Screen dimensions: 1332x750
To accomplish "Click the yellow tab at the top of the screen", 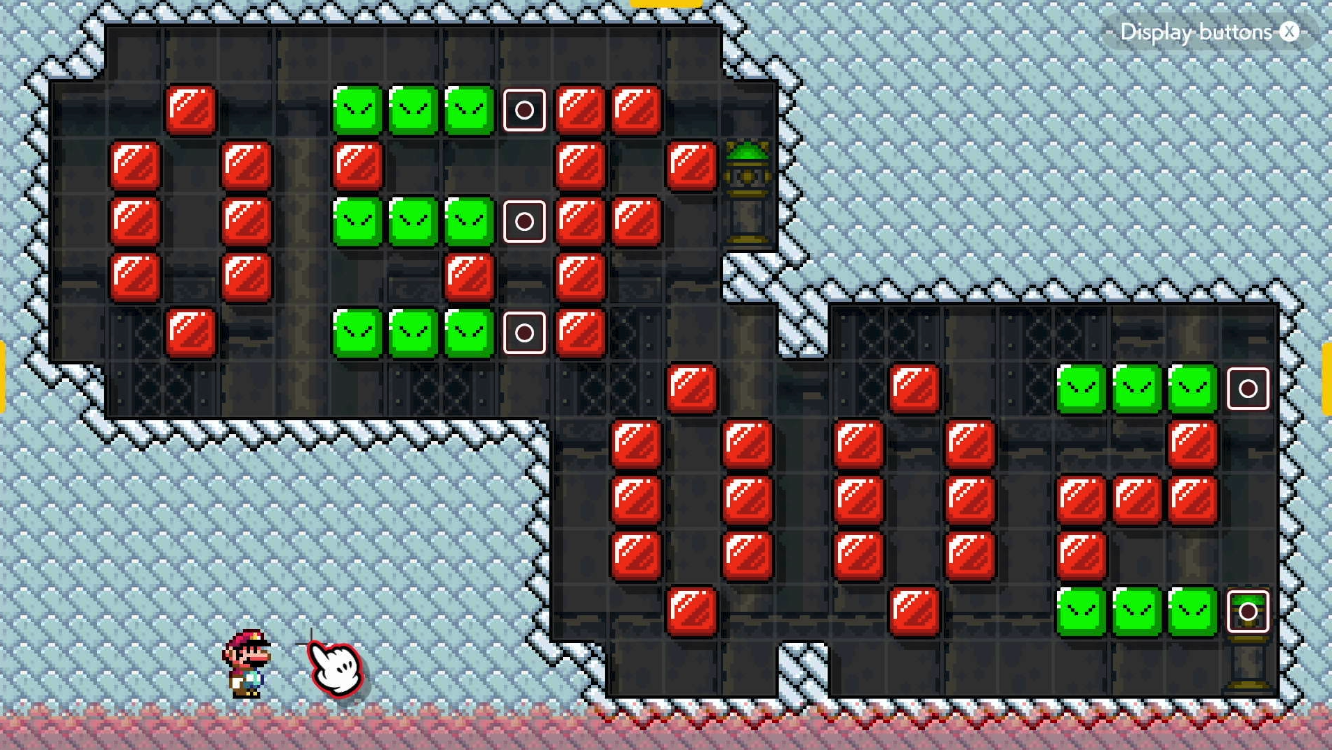I will pyautogui.click(x=666, y=6).
